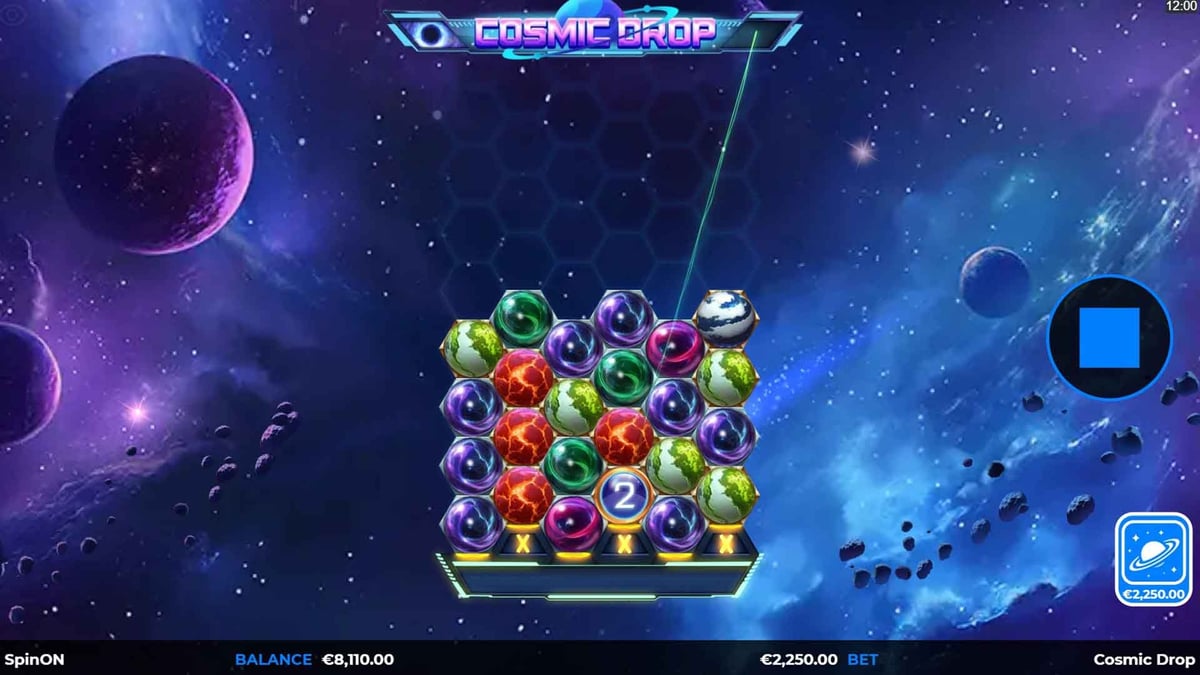This screenshot has height=675, width=1200.
Task: Open the planet bonus buy for €2,250.00
Action: click(x=1156, y=560)
